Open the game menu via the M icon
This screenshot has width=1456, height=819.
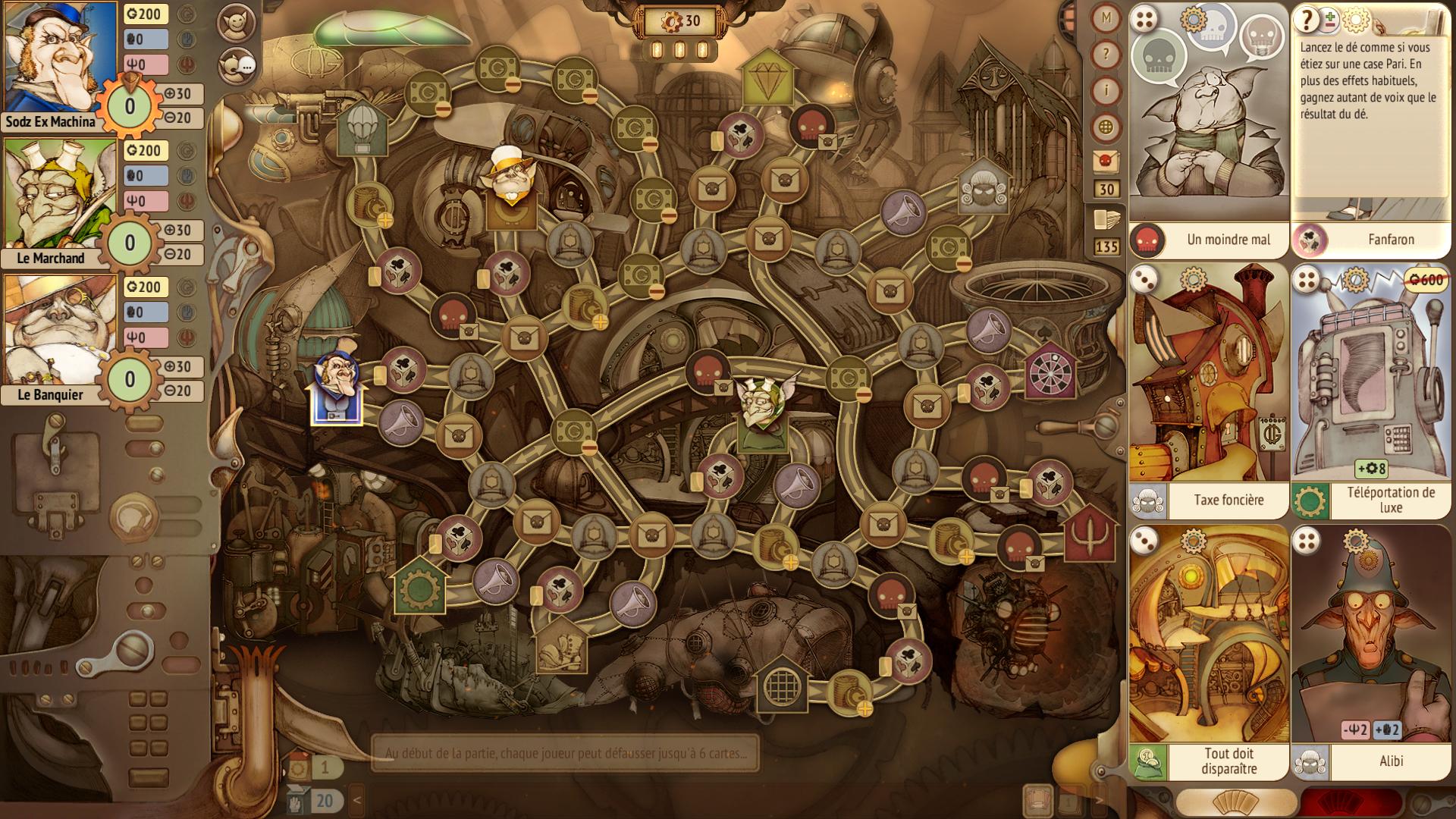click(1106, 17)
